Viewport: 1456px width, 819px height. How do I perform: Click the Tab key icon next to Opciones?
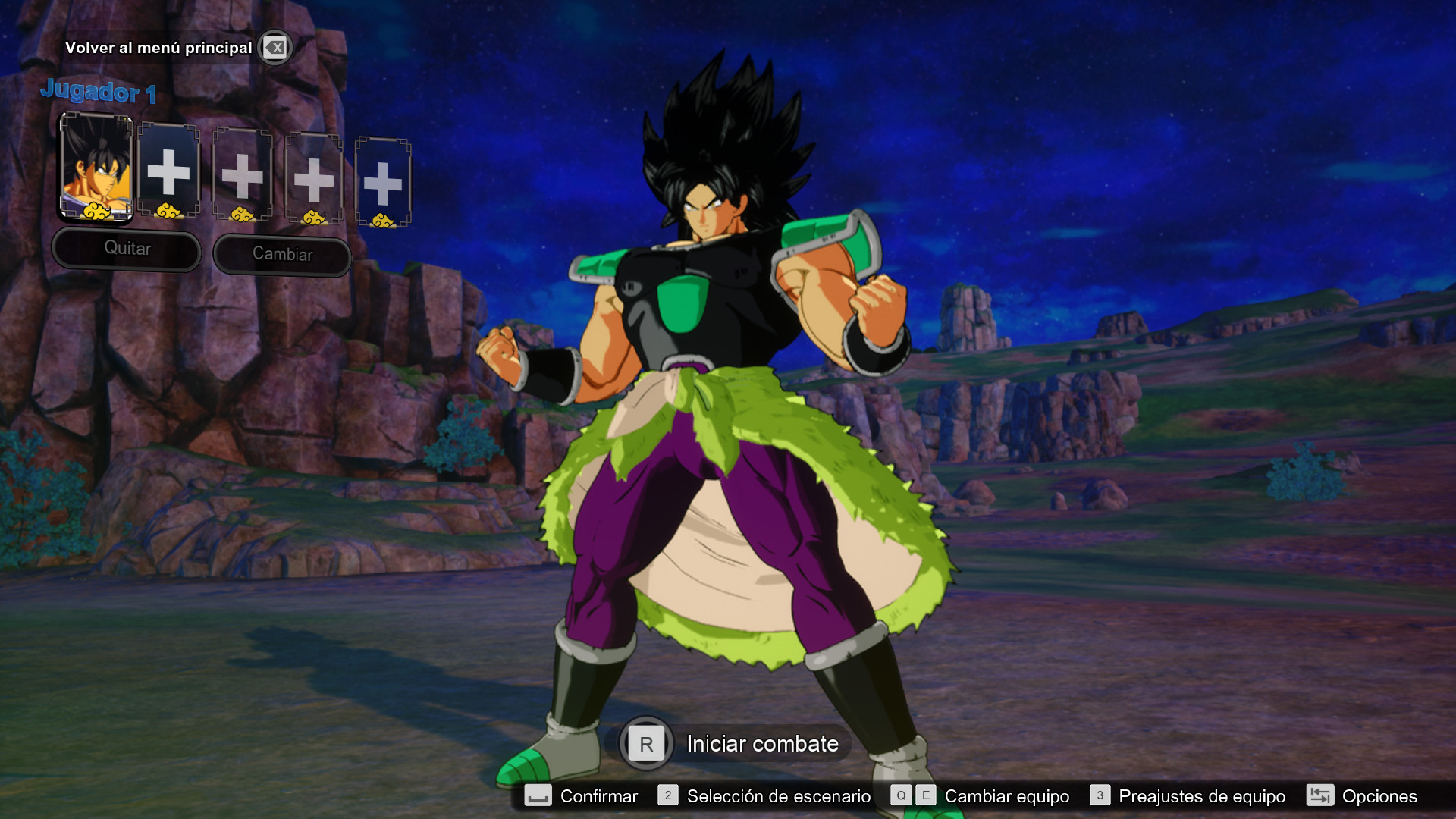click(x=1320, y=796)
